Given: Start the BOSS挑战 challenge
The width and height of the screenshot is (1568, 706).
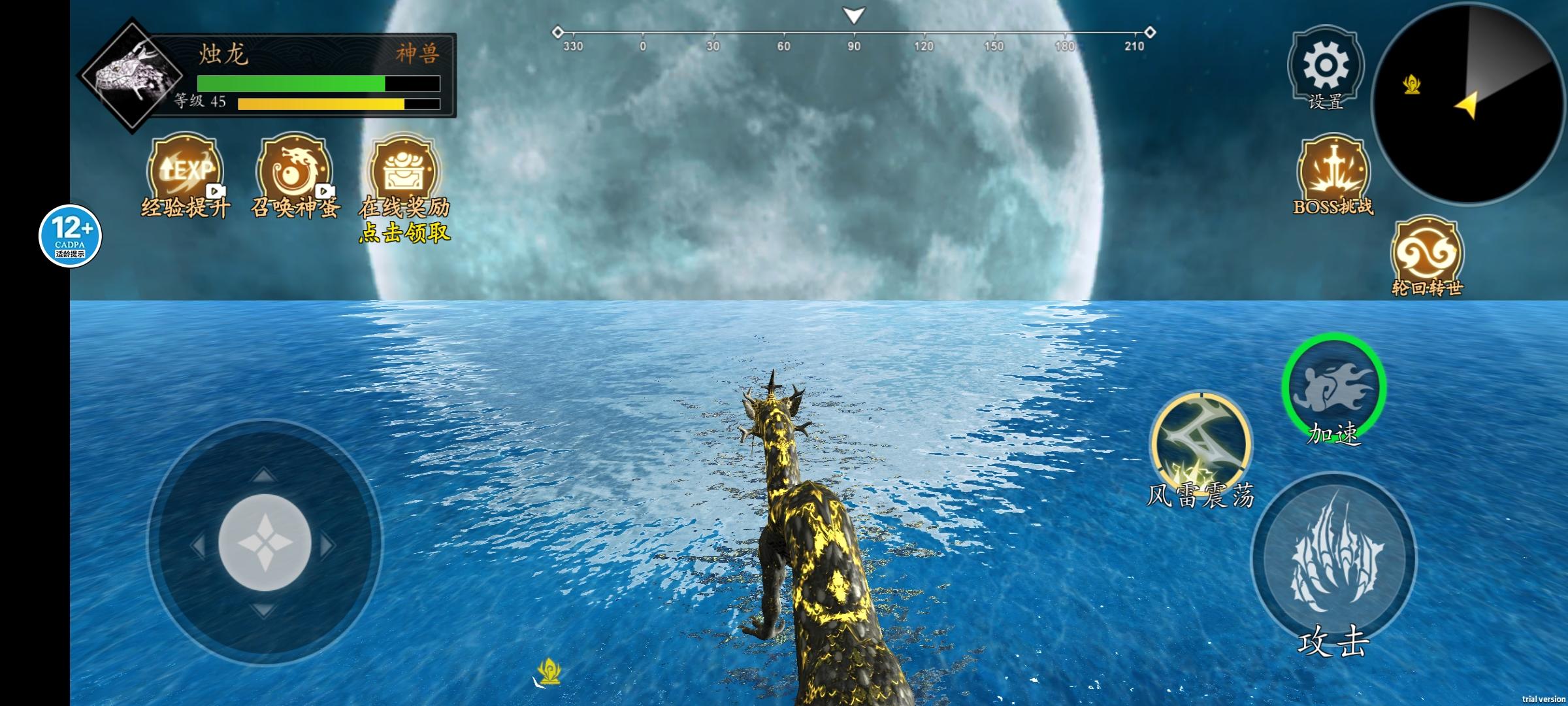Looking at the screenshot, I should [1333, 171].
